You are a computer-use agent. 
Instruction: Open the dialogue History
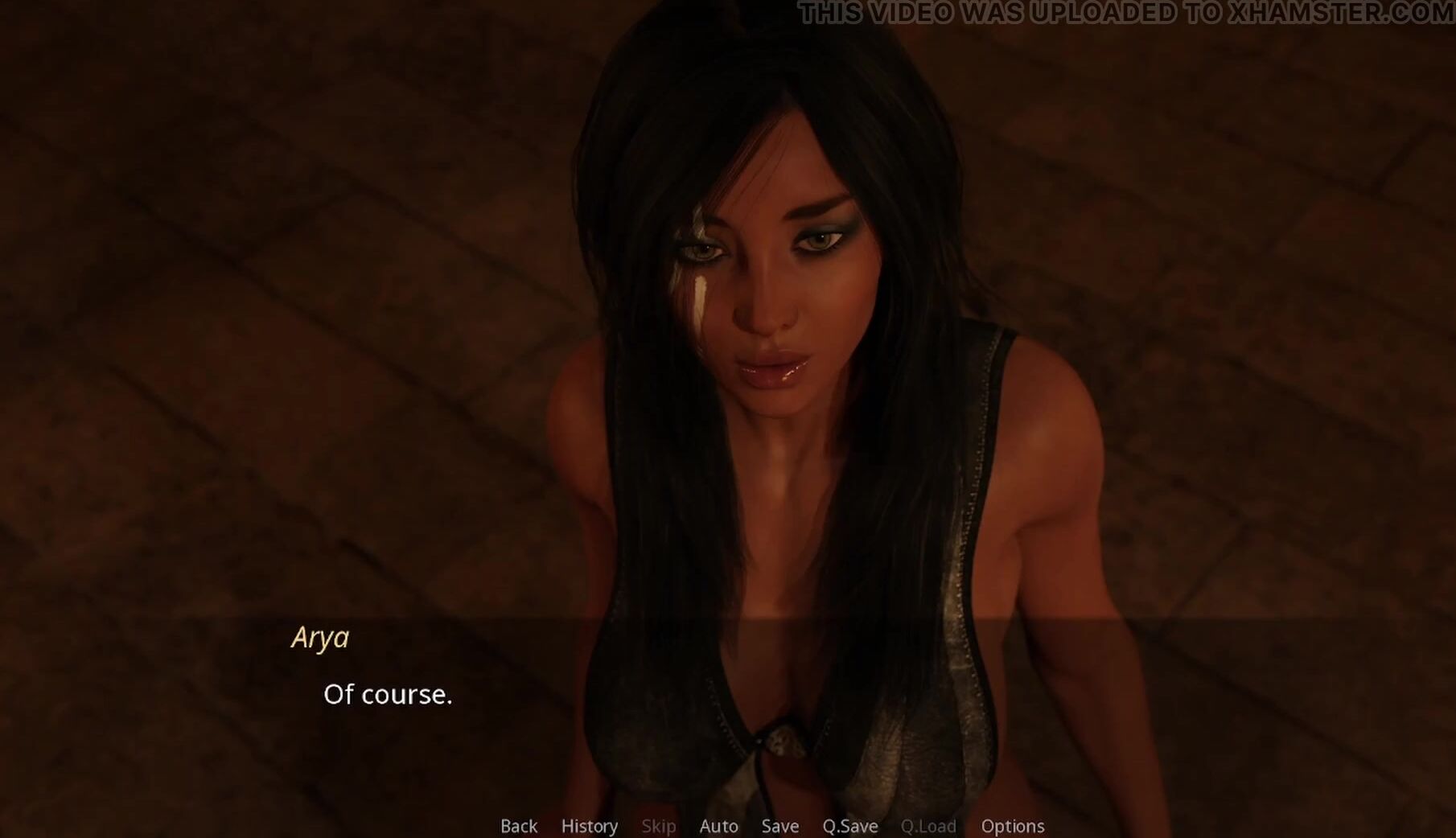pyautogui.click(x=589, y=826)
